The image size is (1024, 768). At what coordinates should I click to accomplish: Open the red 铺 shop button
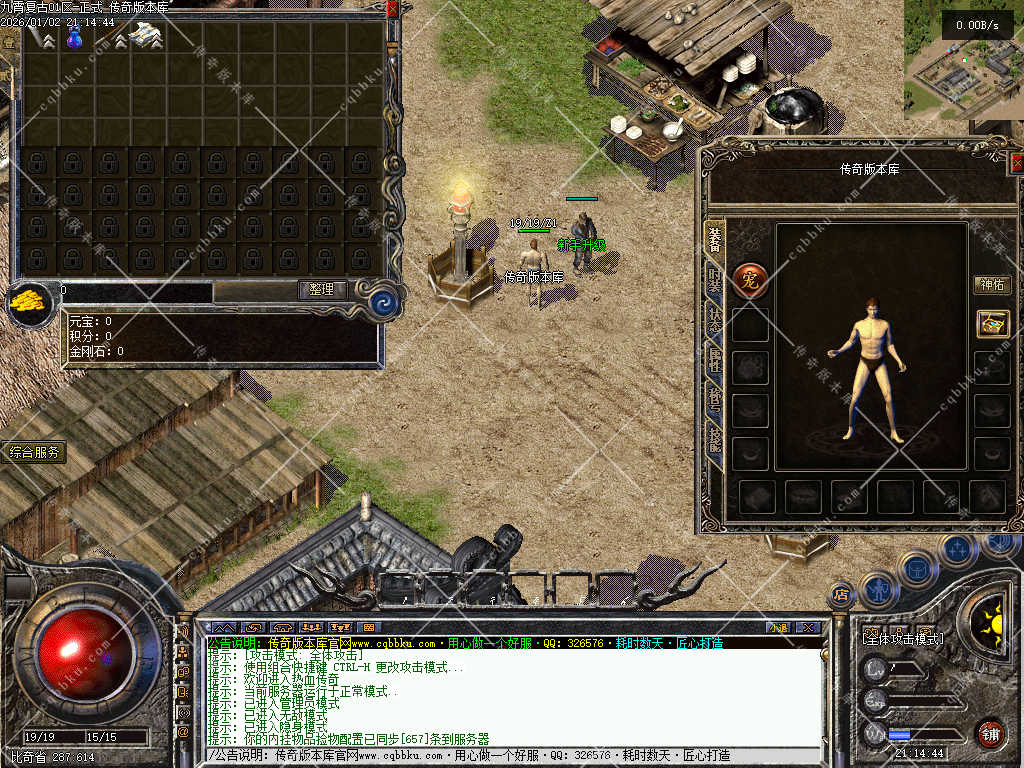(990, 733)
